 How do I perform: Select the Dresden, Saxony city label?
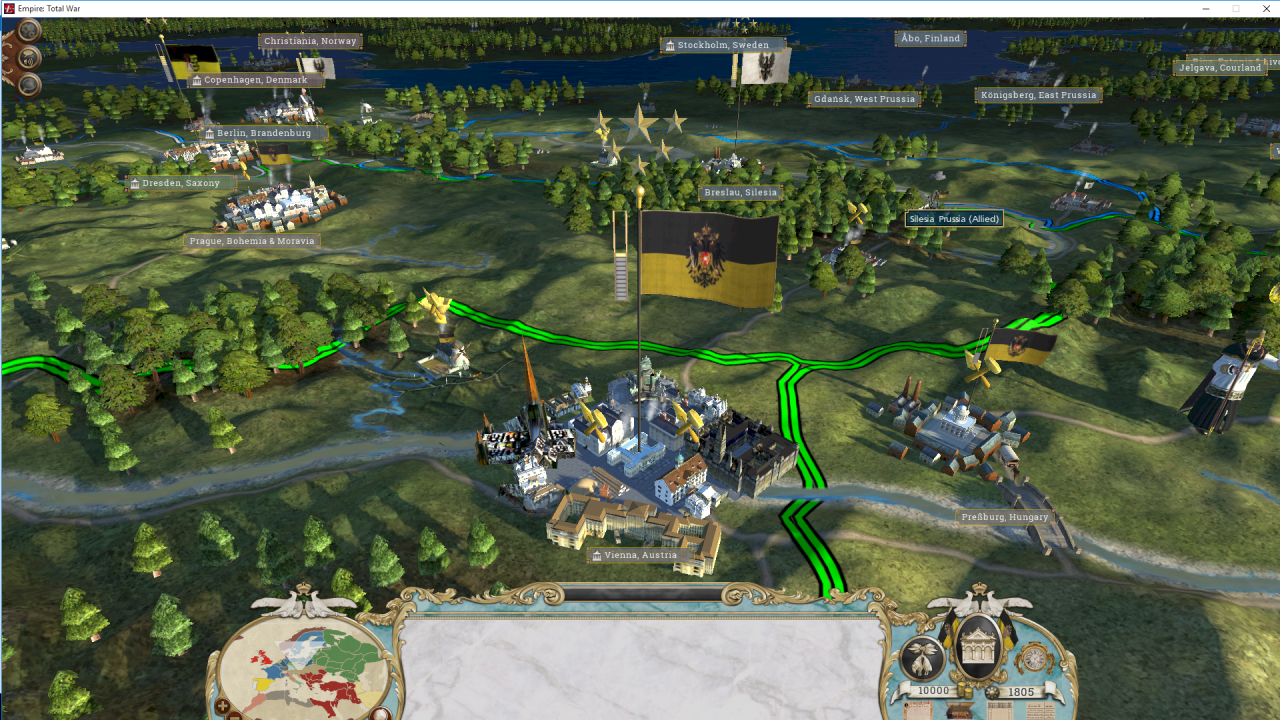click(x=181, y=183)
